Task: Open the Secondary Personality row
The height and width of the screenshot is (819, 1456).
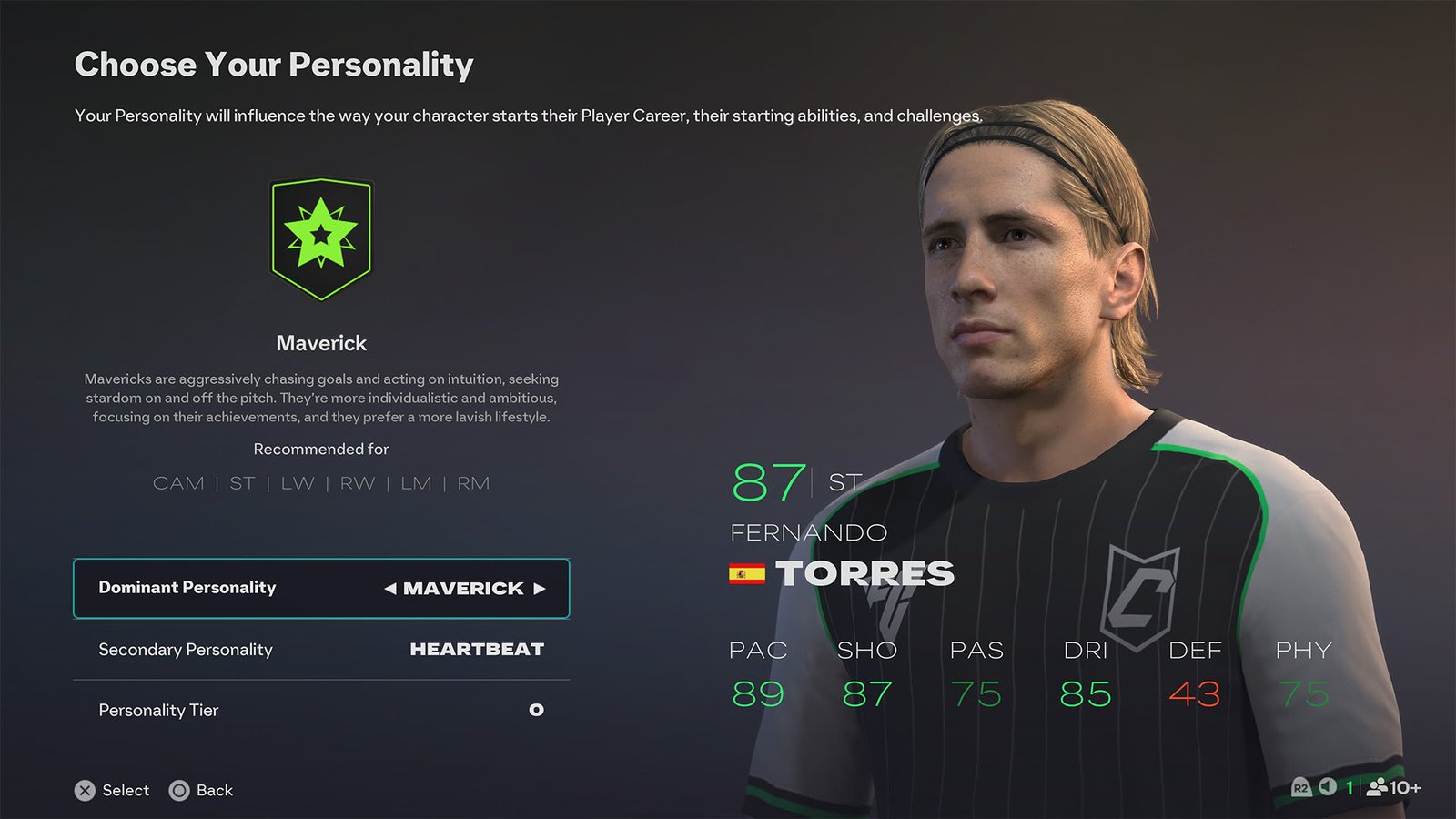Action: [320, 650]
